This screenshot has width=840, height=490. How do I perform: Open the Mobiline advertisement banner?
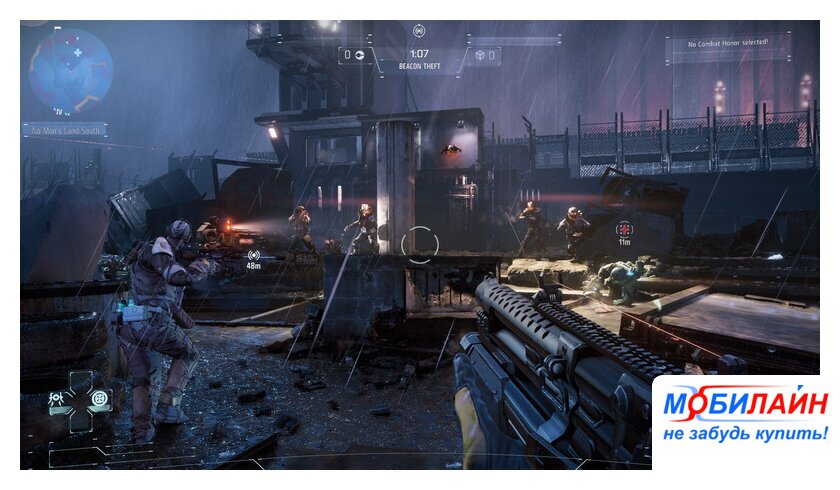(744, 417)
